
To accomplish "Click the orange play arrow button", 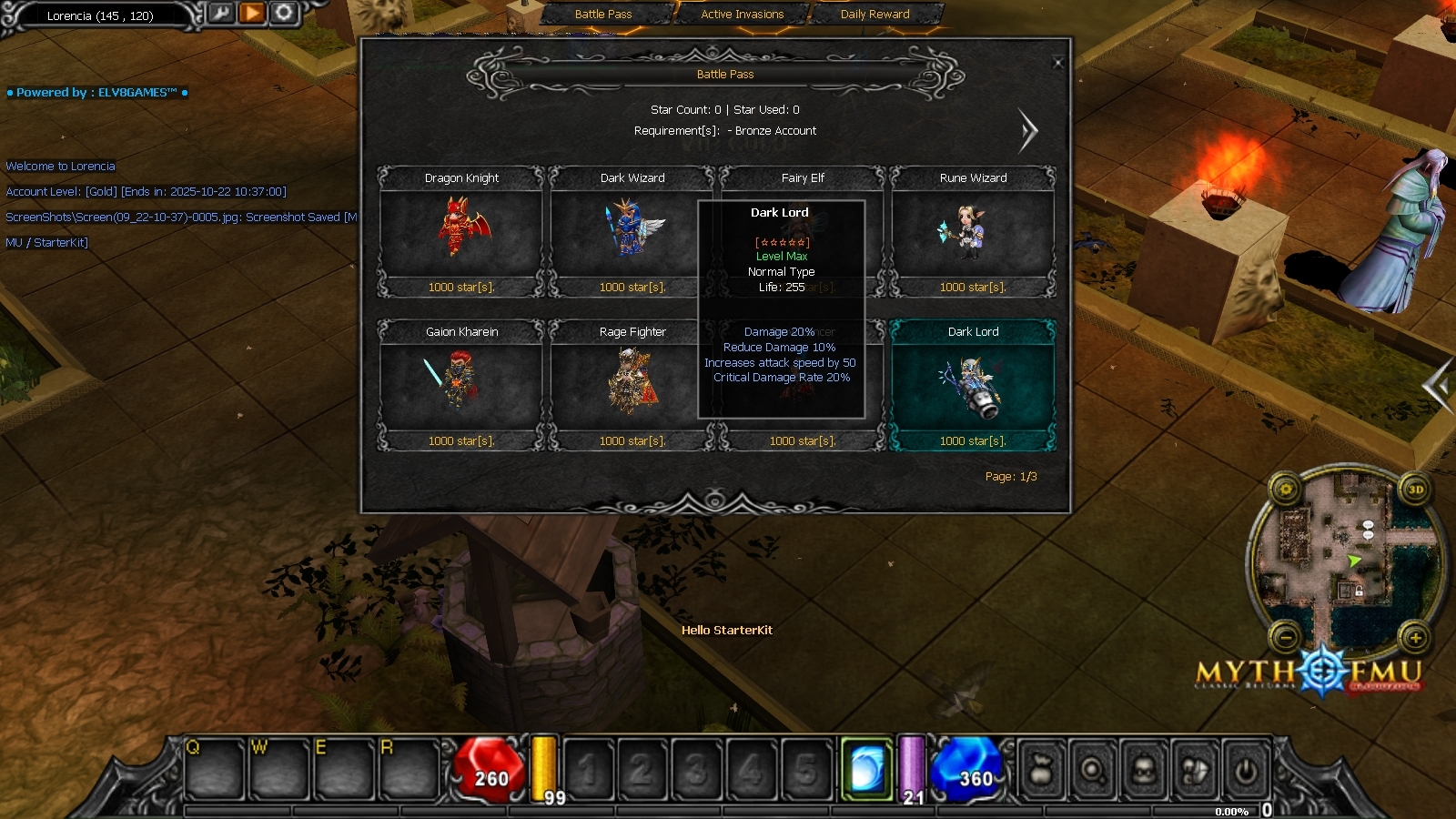I will 253,13.
